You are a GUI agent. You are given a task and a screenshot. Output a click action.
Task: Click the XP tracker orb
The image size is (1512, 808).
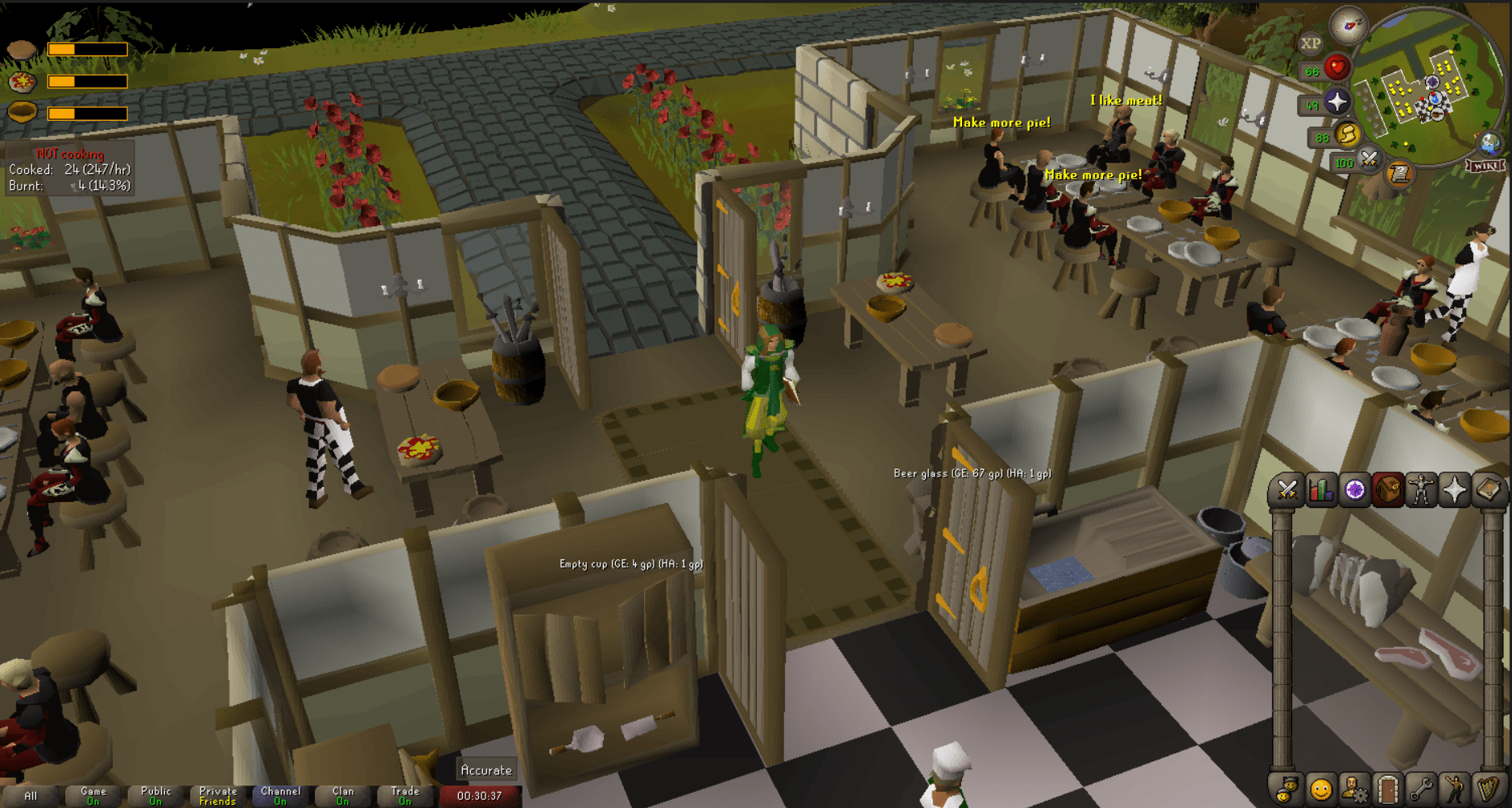pos(1312,41)
